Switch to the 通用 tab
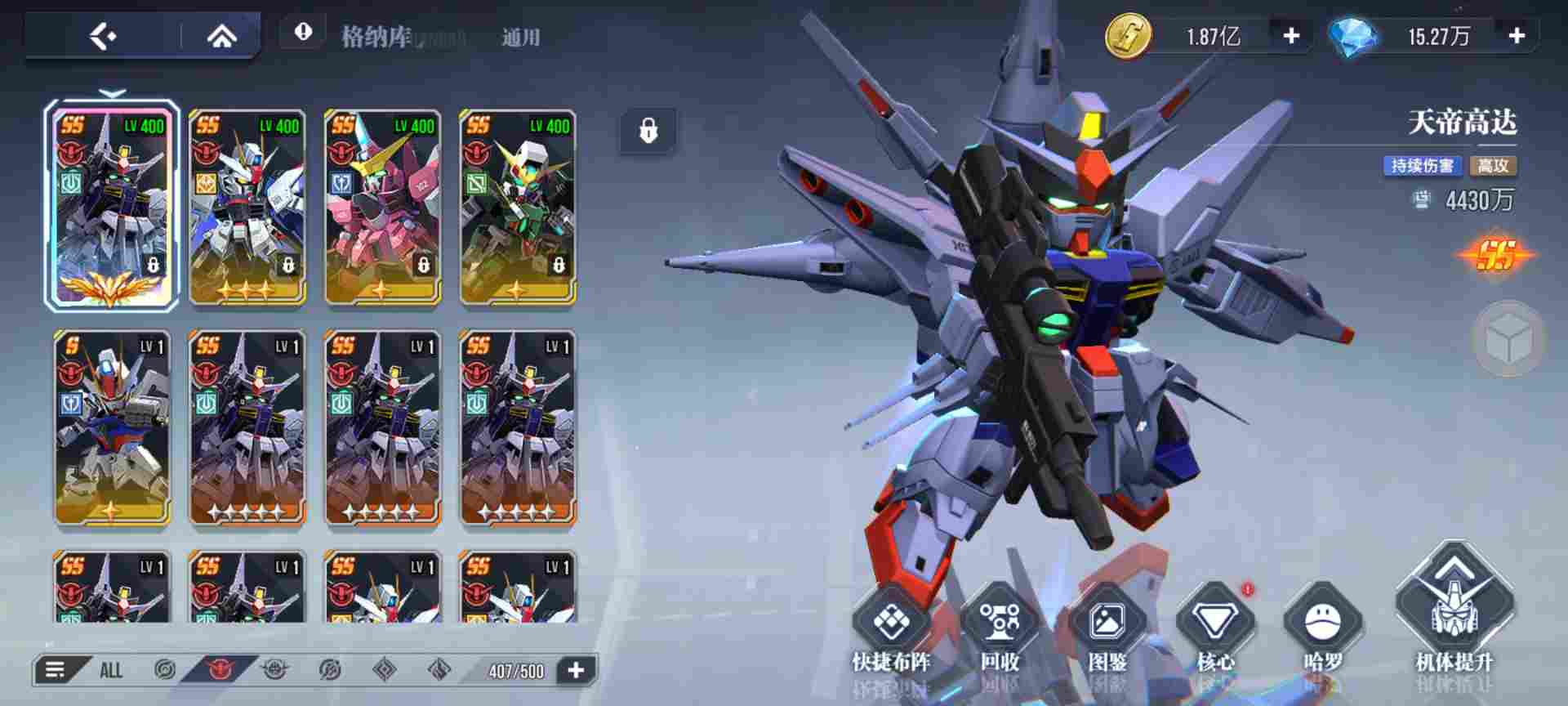 pyautogui.click(x=523, y=36)
